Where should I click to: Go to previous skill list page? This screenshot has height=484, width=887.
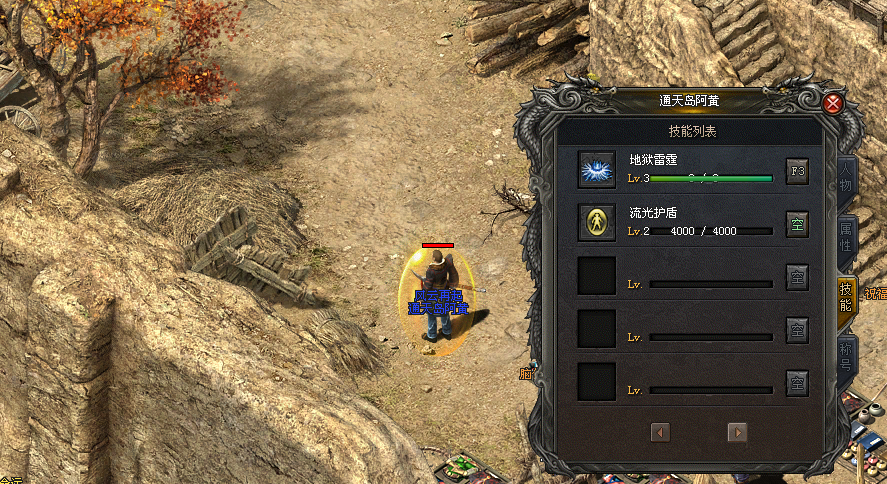[x=660, y=432]
